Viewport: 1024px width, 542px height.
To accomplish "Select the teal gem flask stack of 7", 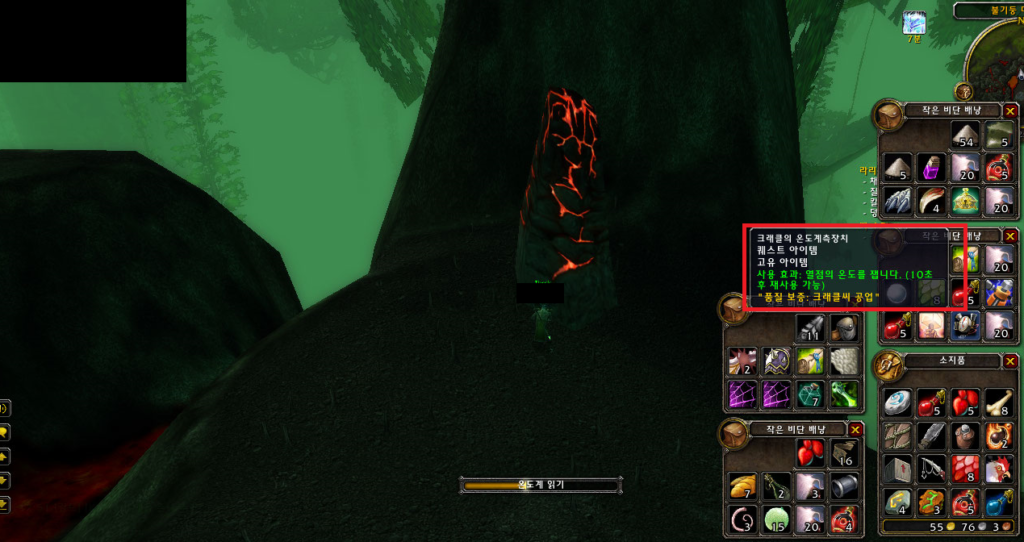I will point(809,393).
